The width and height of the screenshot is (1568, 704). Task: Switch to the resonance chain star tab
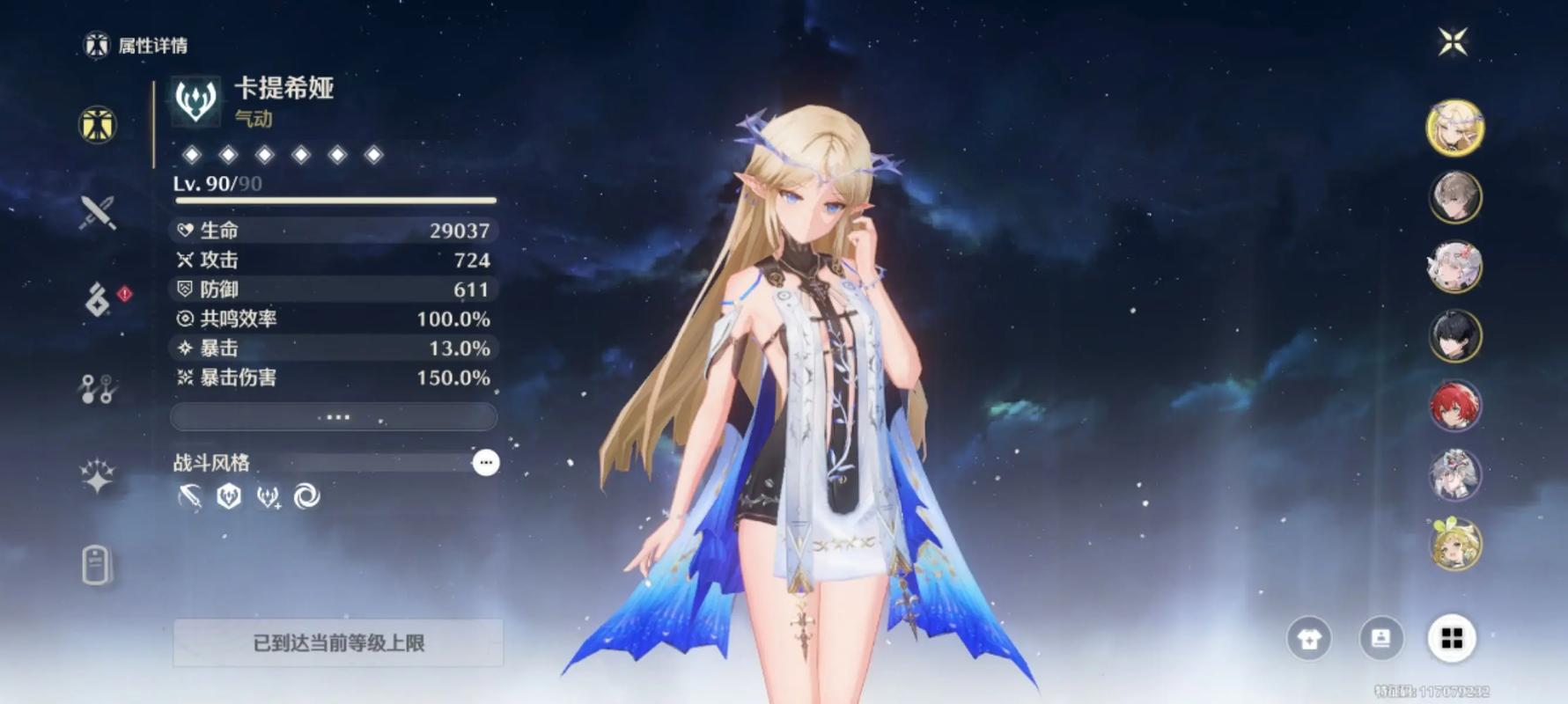pos(98,476)
